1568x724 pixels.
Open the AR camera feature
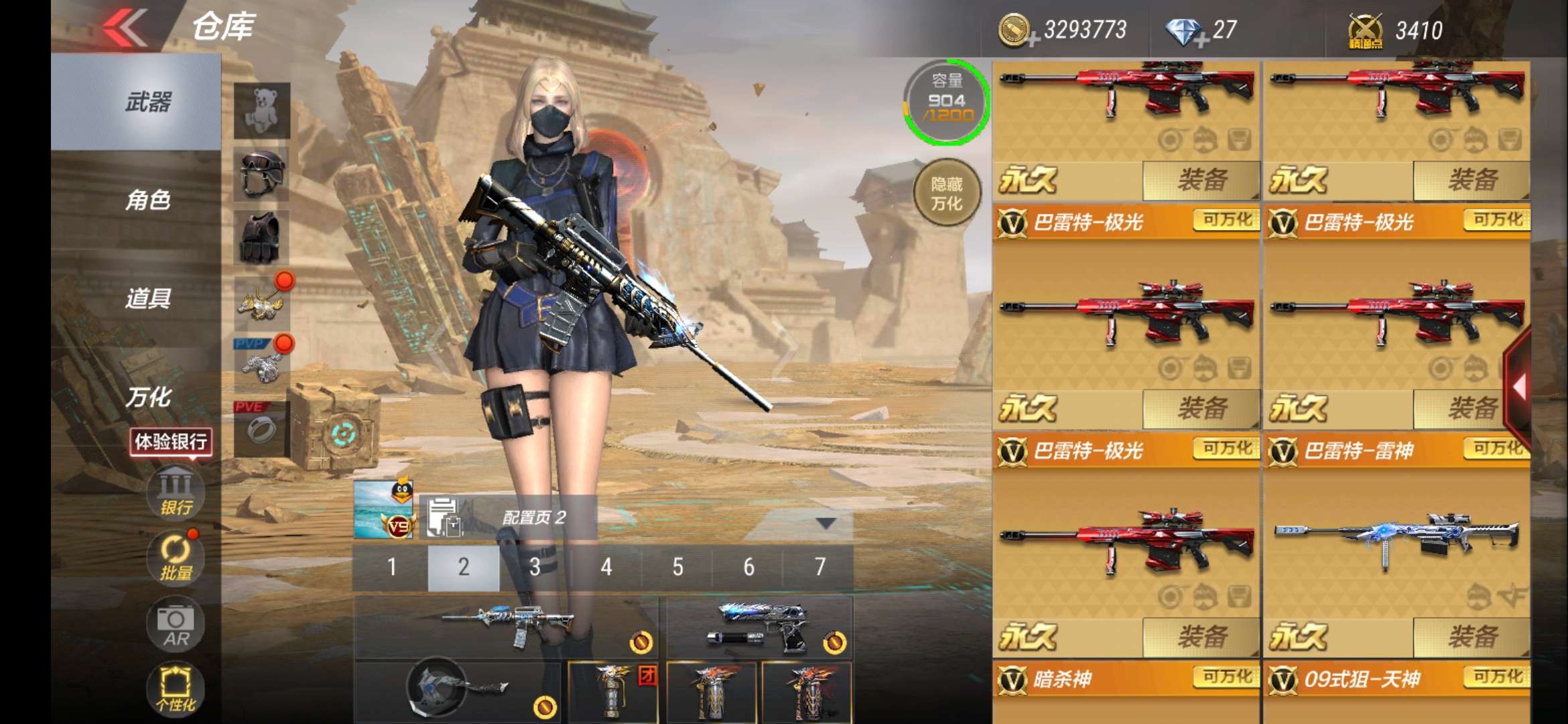coord(176,625)
